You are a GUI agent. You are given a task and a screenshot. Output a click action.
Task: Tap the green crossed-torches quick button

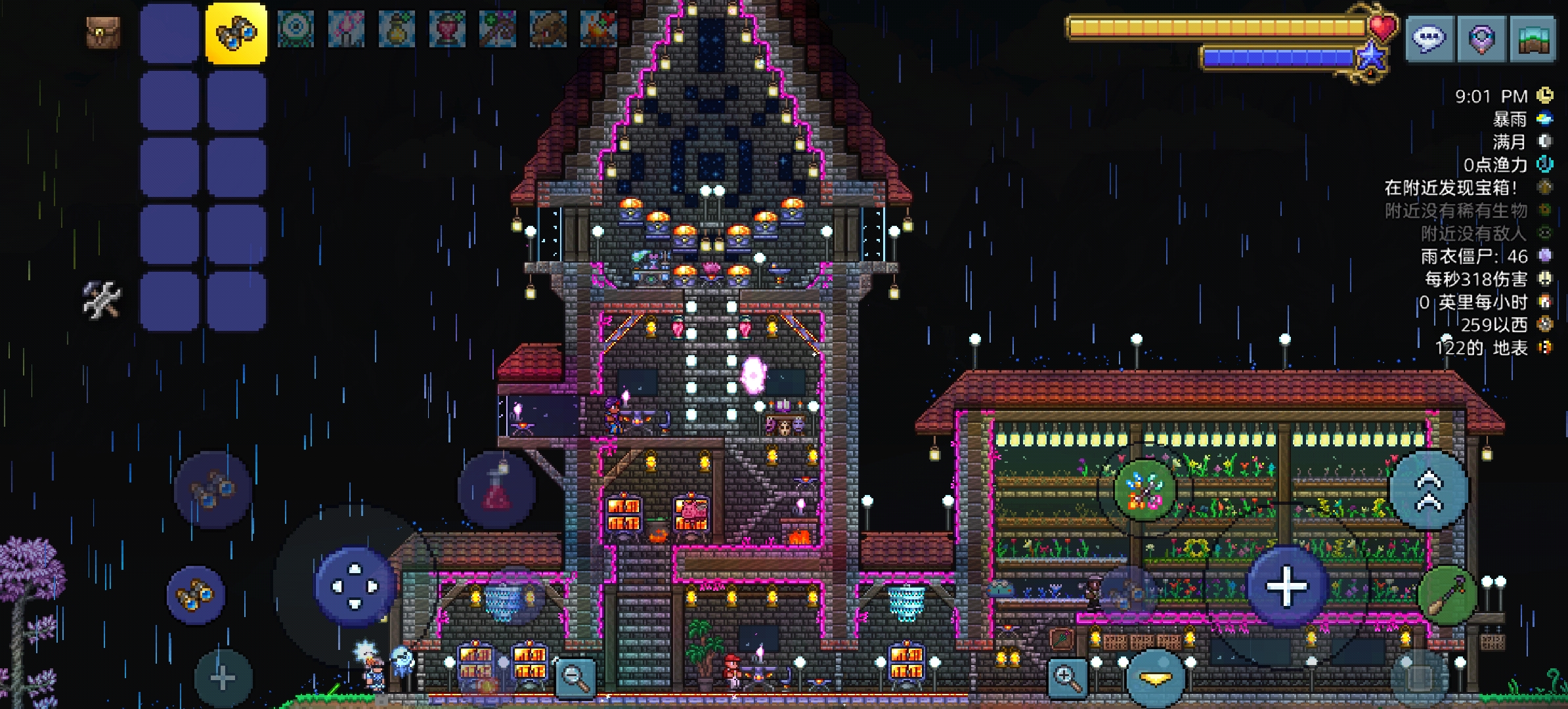click(x=1144, y=490)
